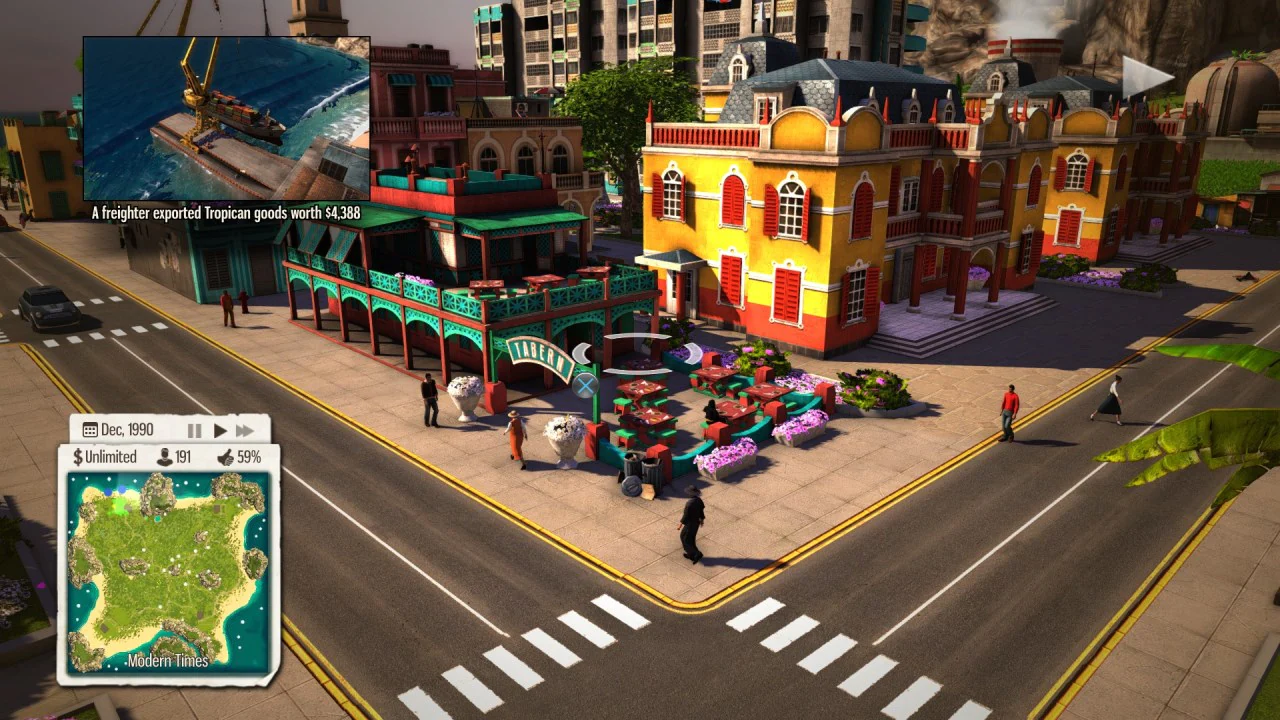This screenshot has height=720, width=1280.
Task: Fast-forward the game speed
Action: coord(246,430)
